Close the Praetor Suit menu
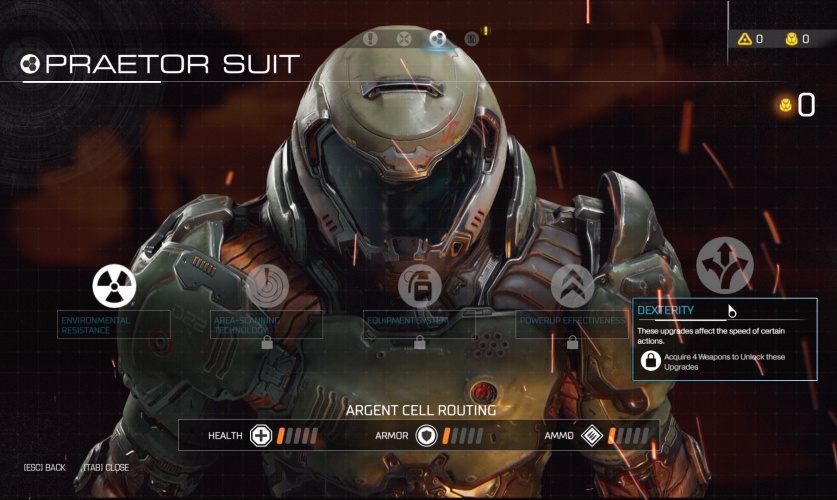Screen dimensions: 837x500 [105, 467]
